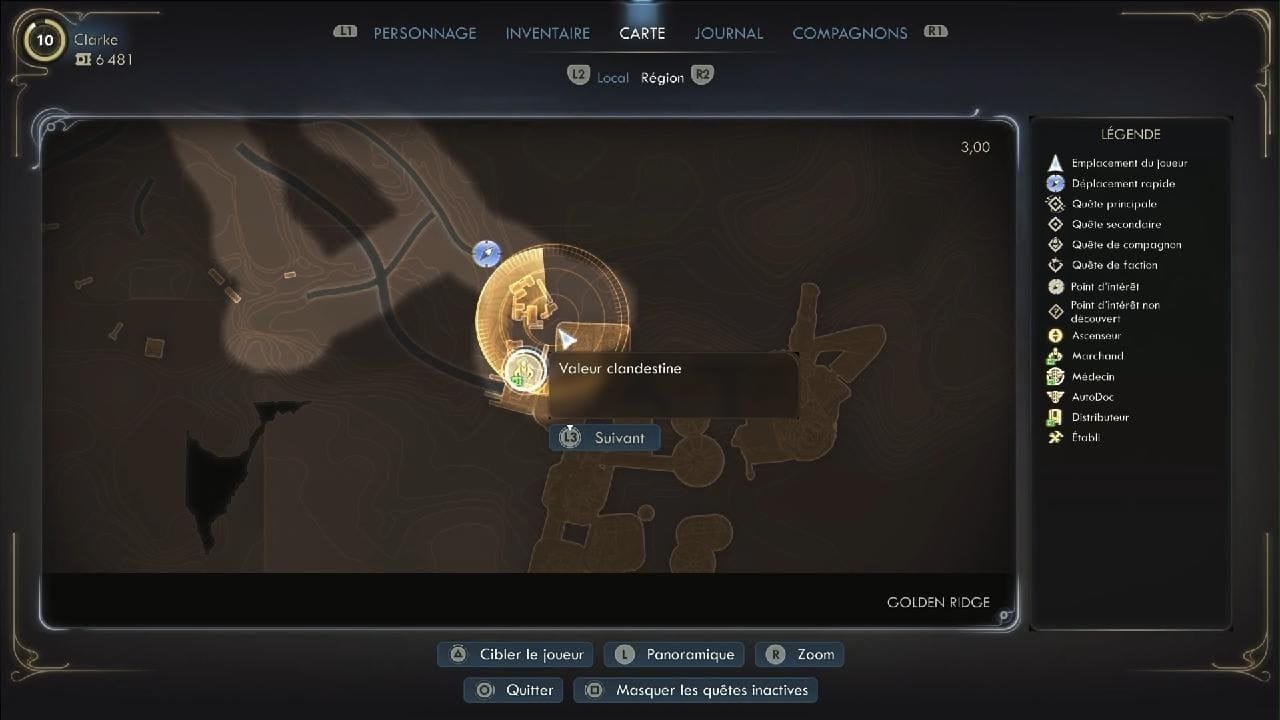The width and height of the screenshot is (1280, 720).
Task: Select the Marchand icon in the legend
Action: tap(1057, 356)
